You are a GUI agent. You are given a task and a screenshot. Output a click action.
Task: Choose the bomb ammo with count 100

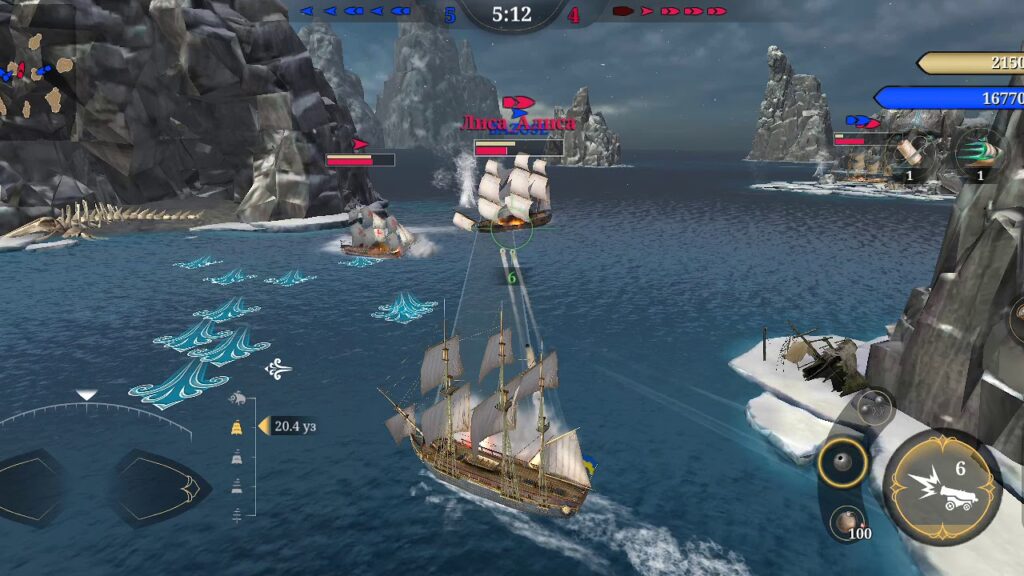click(848, 522)
